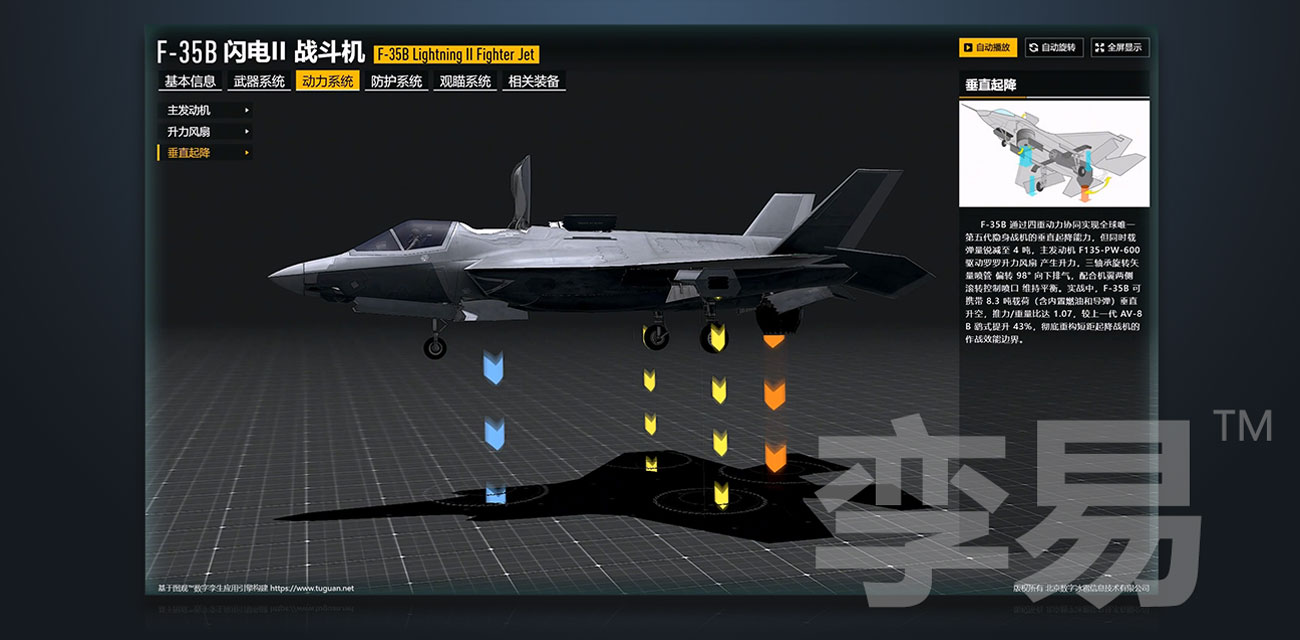1300x640 pixels.
Task: Visit the tuguan.net website link
Action: pos(311,588)
